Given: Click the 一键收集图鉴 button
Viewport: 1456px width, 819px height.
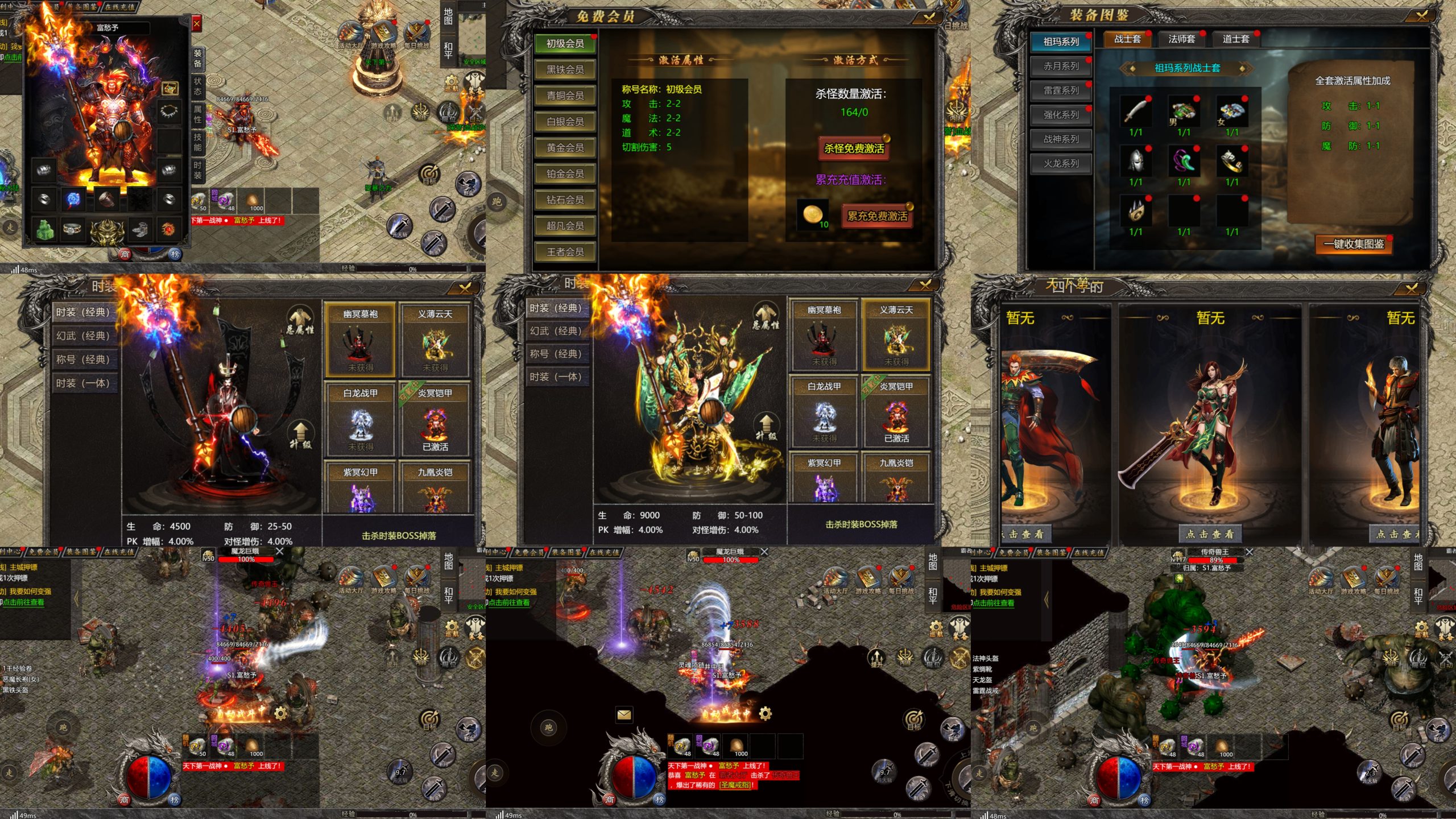Looking at the screenshot, I should click(x=1353, y=245).
